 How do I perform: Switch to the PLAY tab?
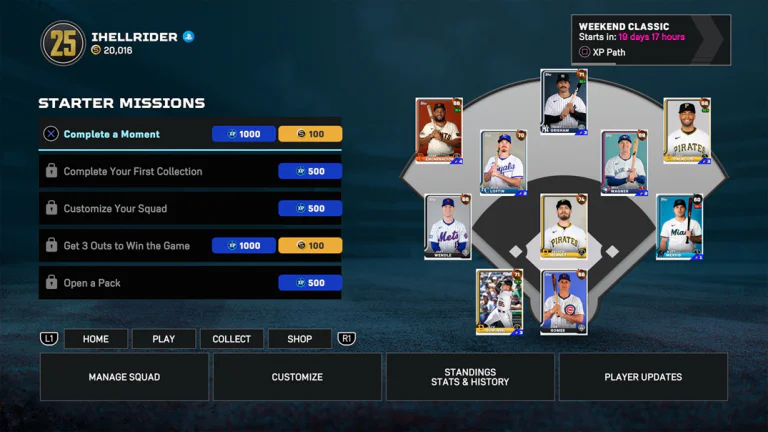pos(164,339)
